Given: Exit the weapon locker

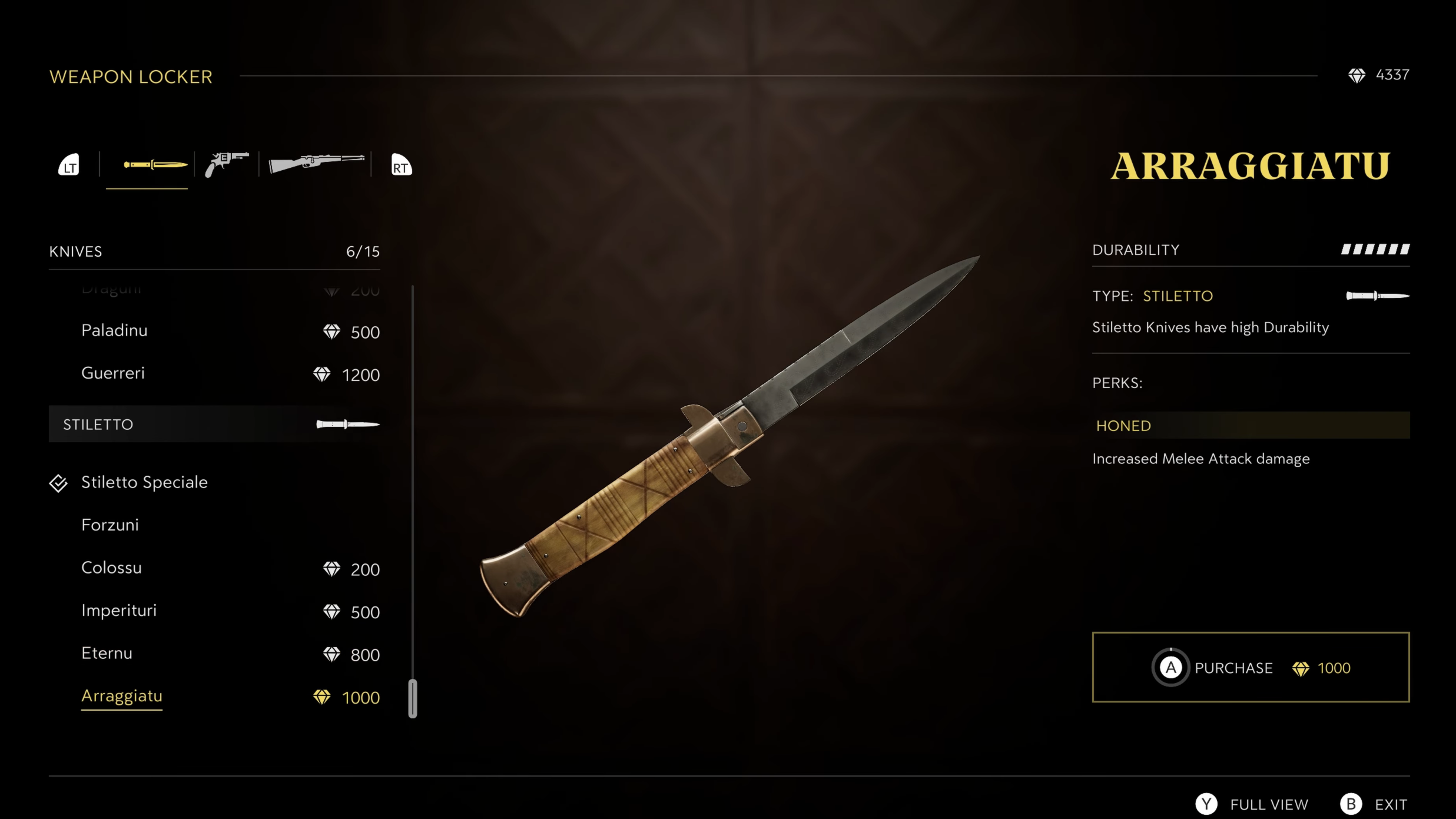Looking at the screenshot, I should pyautogui.click(x=1374, y=804).
